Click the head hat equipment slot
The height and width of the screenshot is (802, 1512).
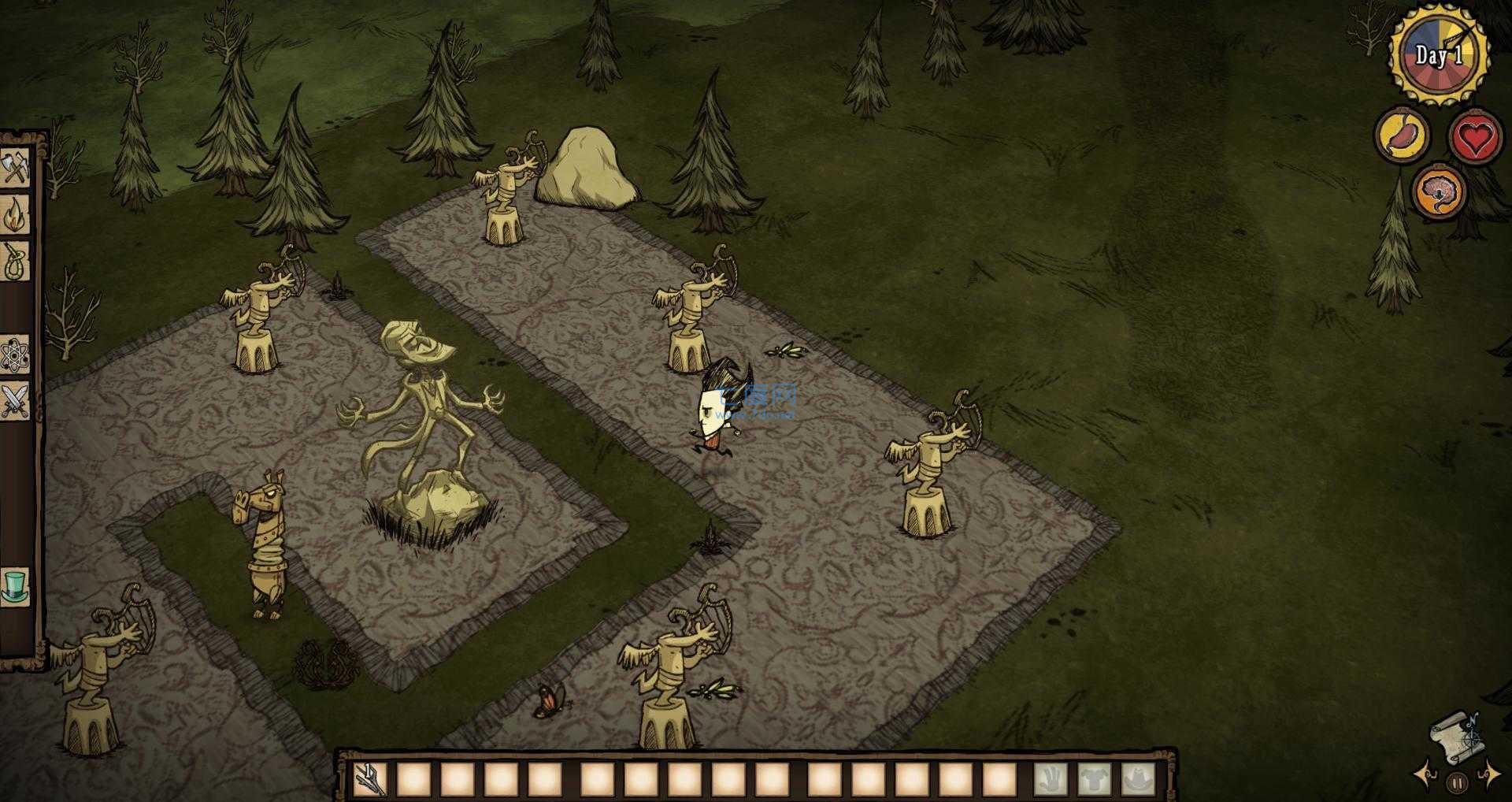(1138, 779)
